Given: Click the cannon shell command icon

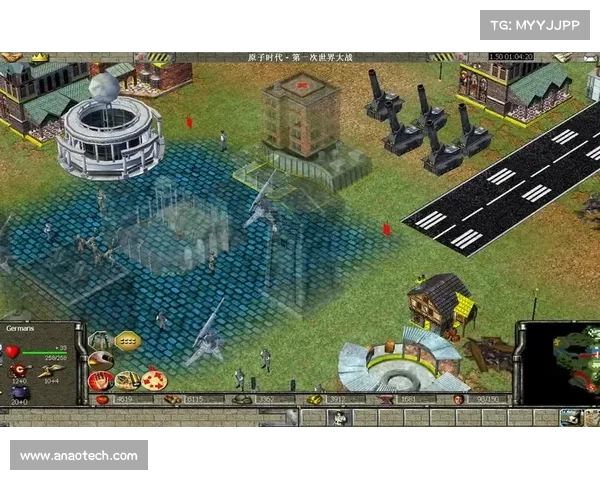Looking at the screenshot, I should pos(102,360).
